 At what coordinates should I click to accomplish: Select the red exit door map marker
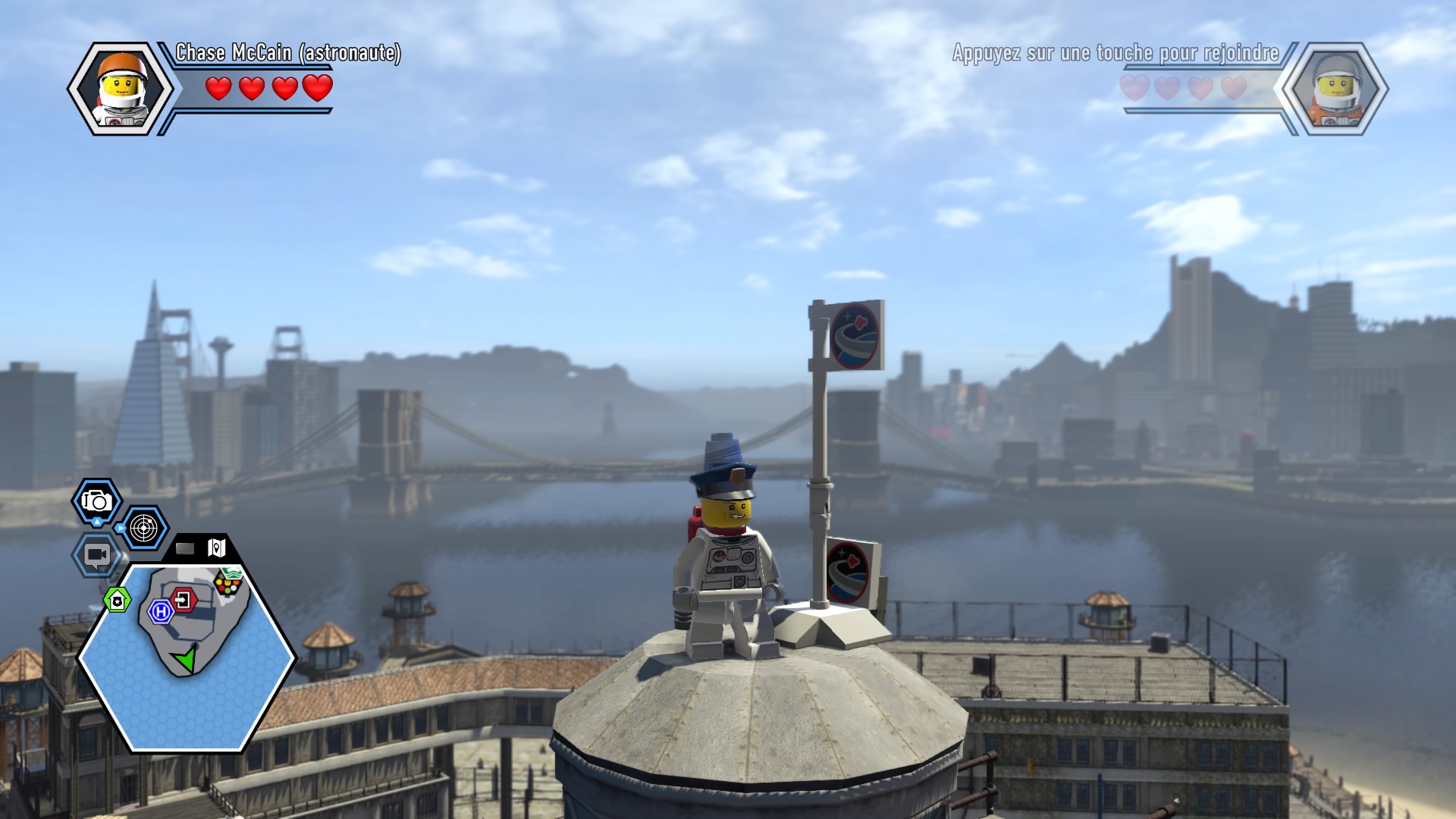coord(184,601)
